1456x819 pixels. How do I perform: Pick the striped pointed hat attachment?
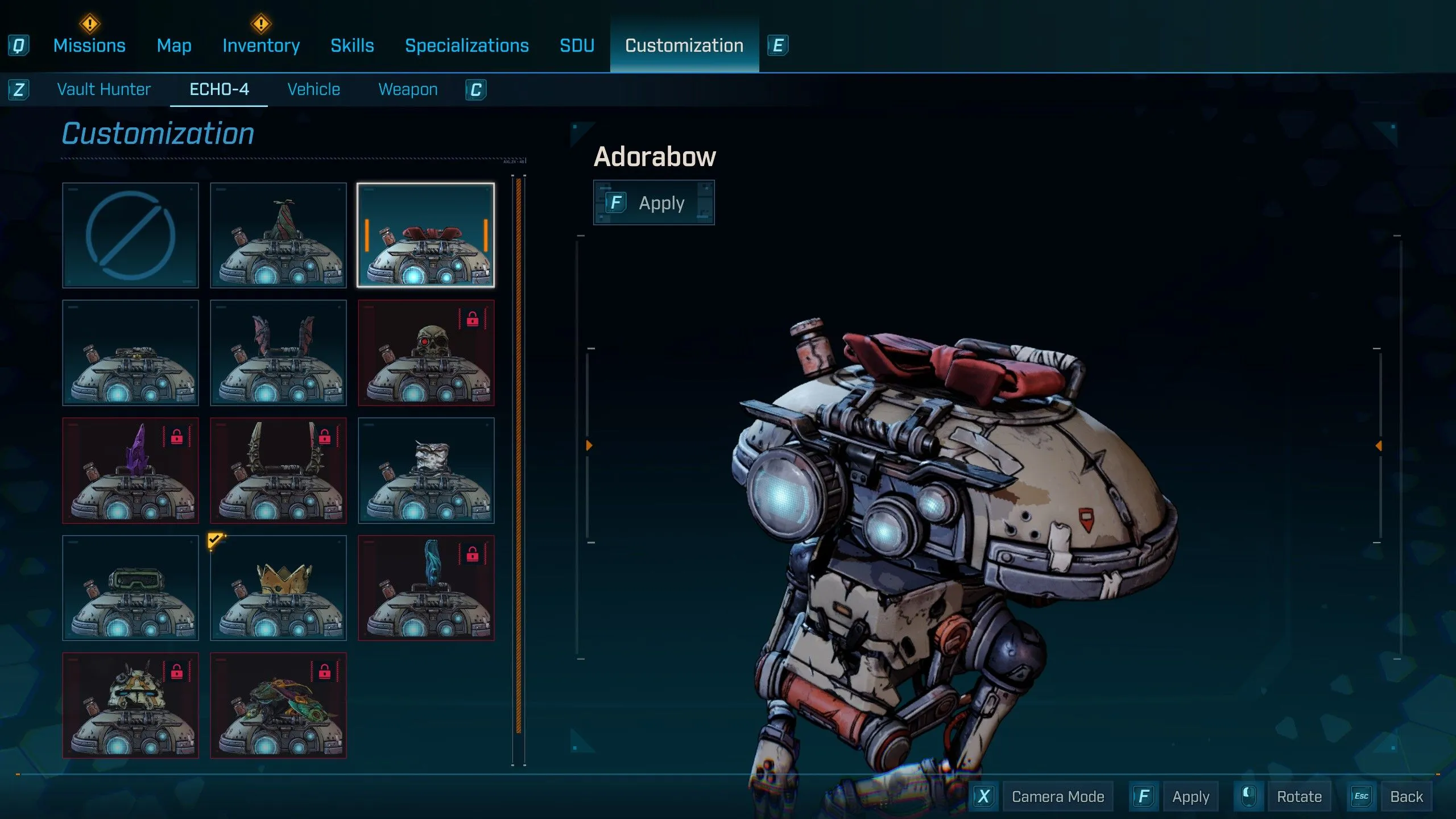(278, 235)
